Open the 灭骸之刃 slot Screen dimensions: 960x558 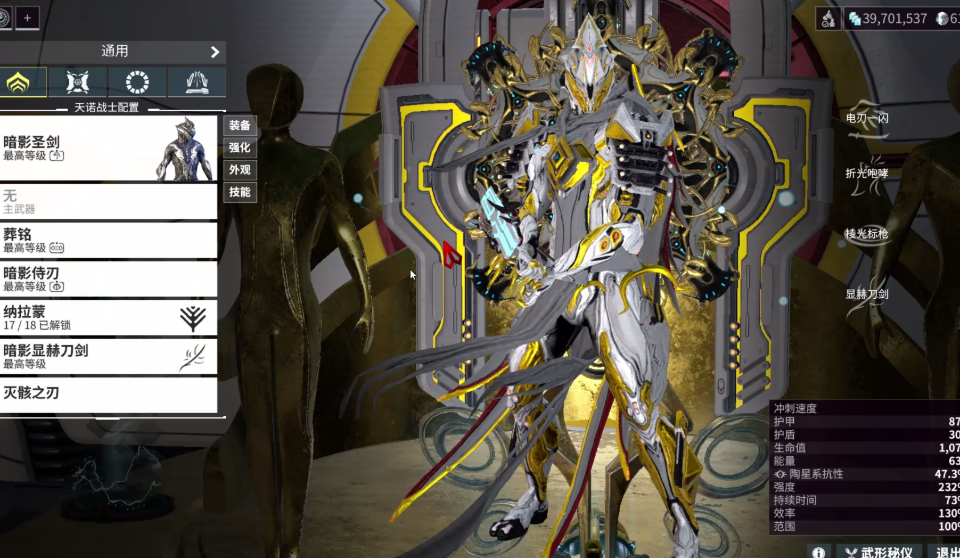click(108, 395)
